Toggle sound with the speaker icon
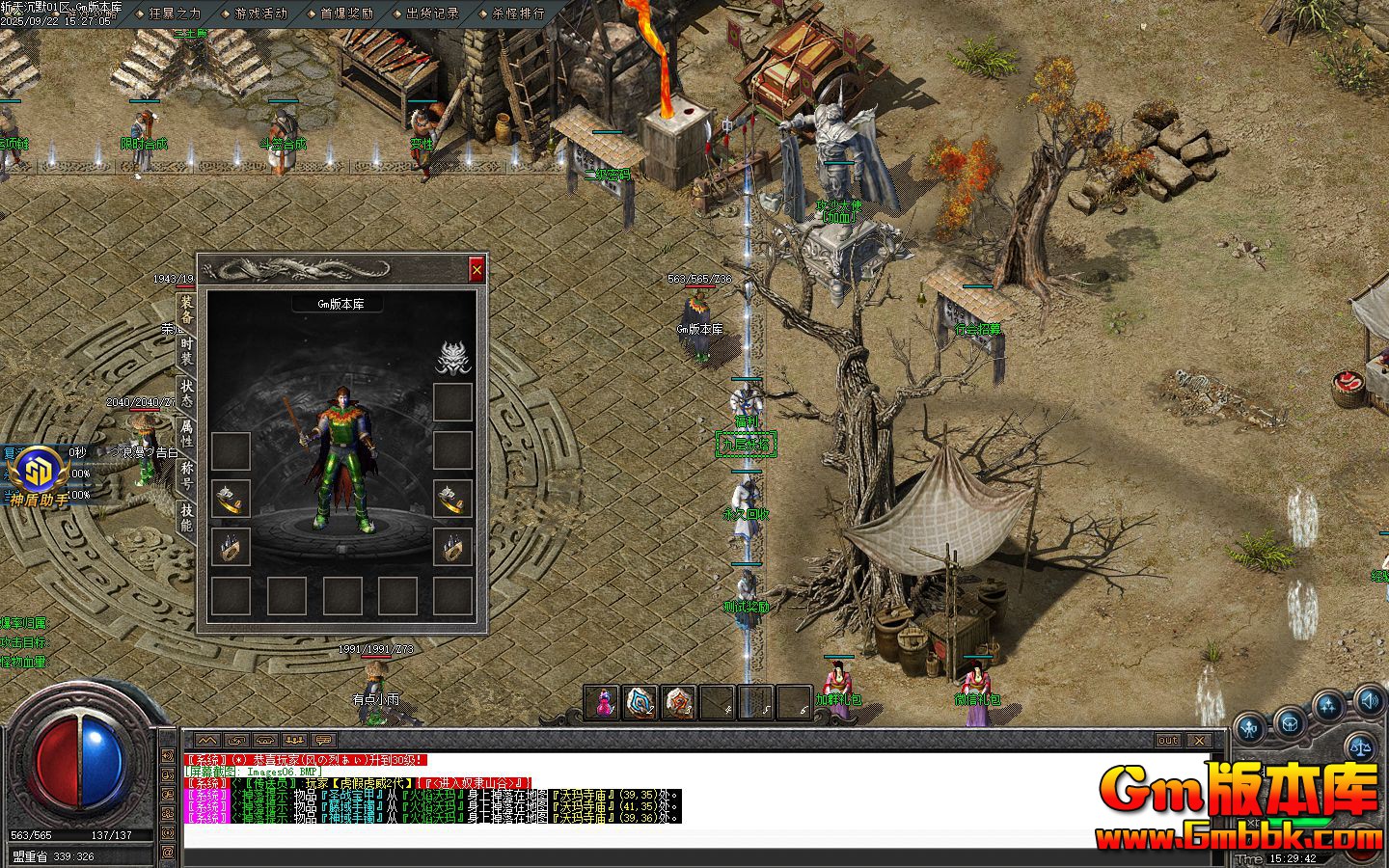This screenshot has height=868, width=1389. 1368,699
